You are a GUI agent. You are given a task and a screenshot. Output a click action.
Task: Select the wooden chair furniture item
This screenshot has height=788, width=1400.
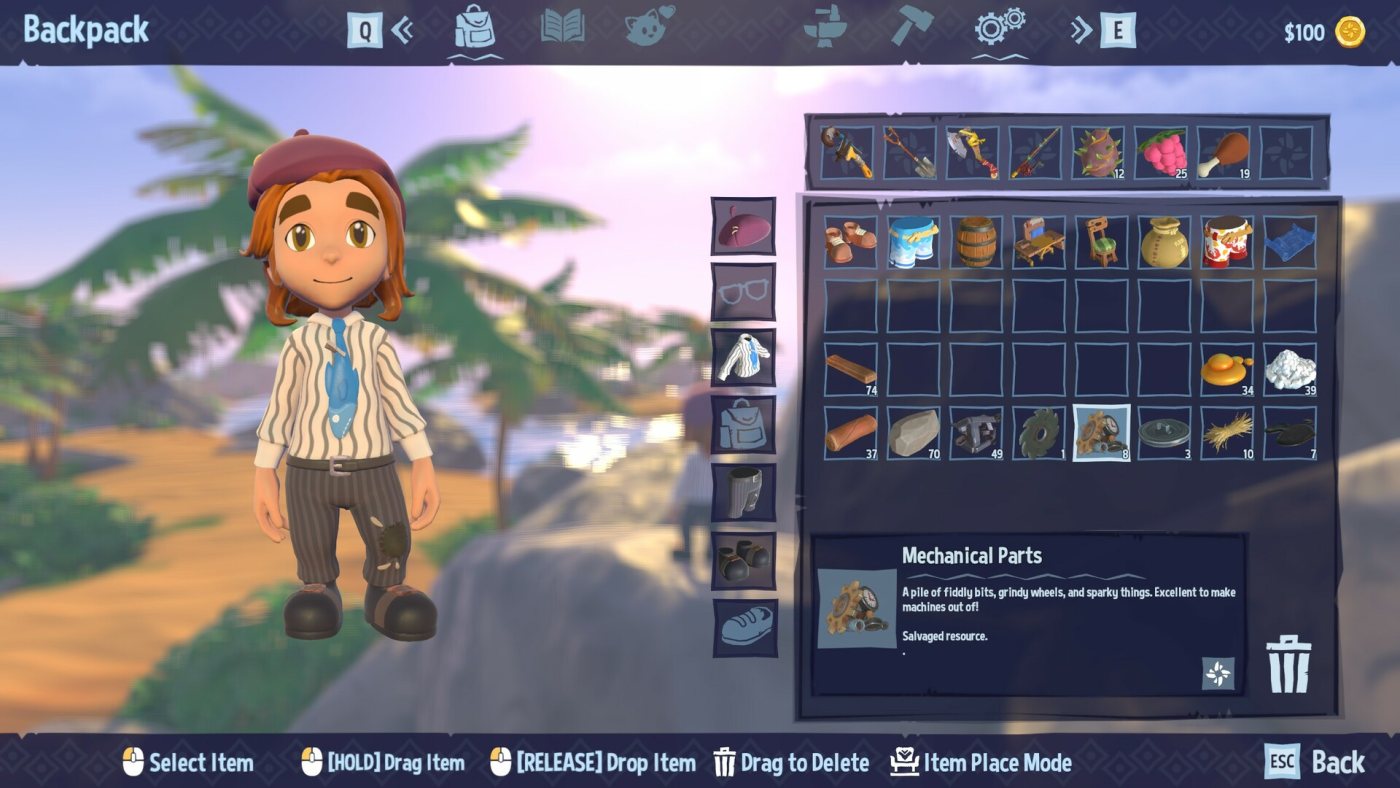pos(1101,242)
